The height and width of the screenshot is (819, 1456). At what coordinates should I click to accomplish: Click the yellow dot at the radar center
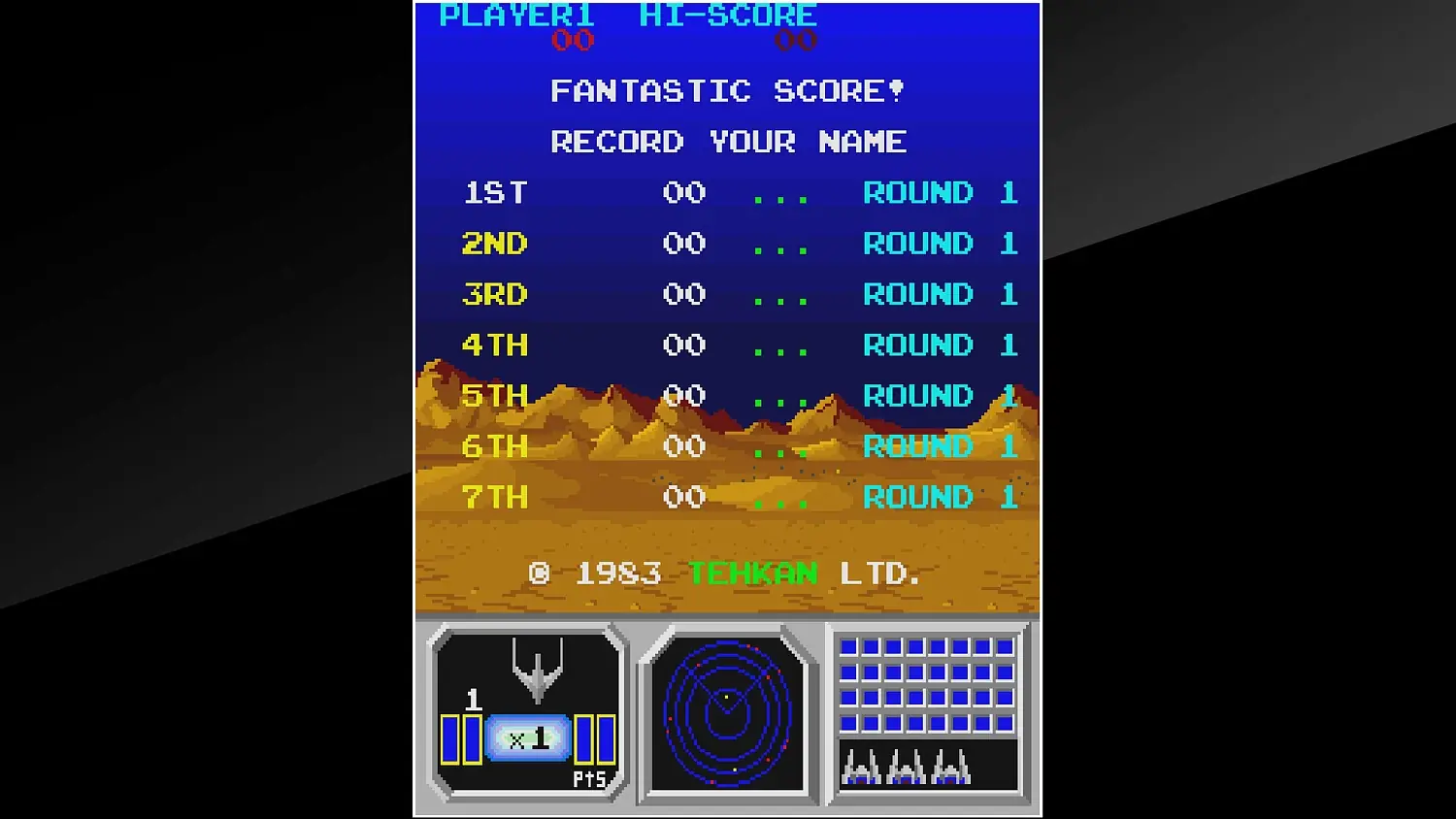726,697
